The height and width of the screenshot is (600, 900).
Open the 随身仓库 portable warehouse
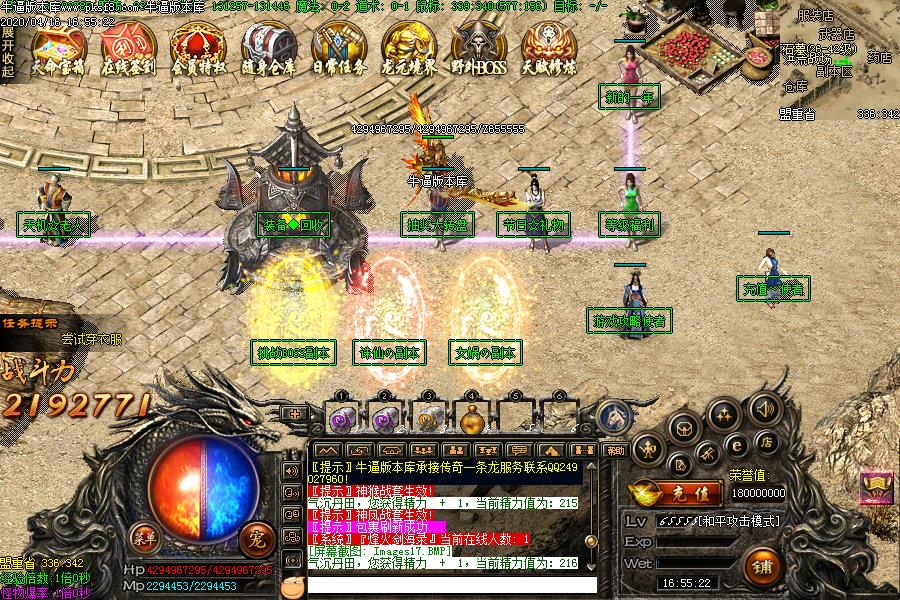click(x=268, y=50)
